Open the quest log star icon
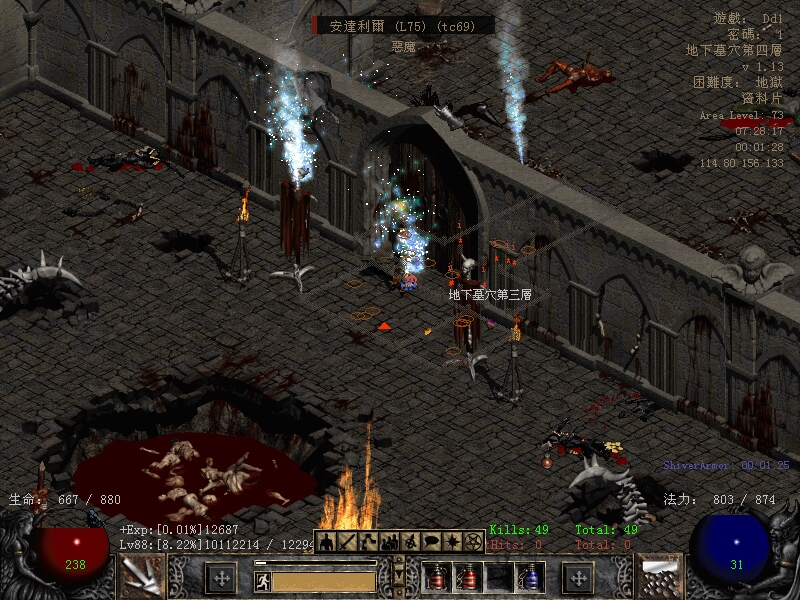The width and height of the screenshot is (800, 600). [x=452, y=541]
